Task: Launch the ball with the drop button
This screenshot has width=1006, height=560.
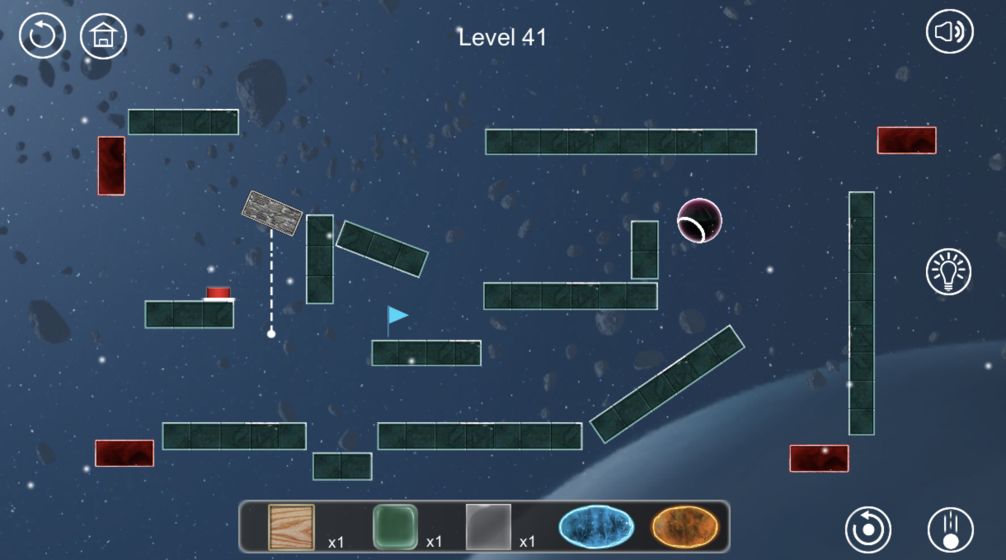Action: click(950, 527)
